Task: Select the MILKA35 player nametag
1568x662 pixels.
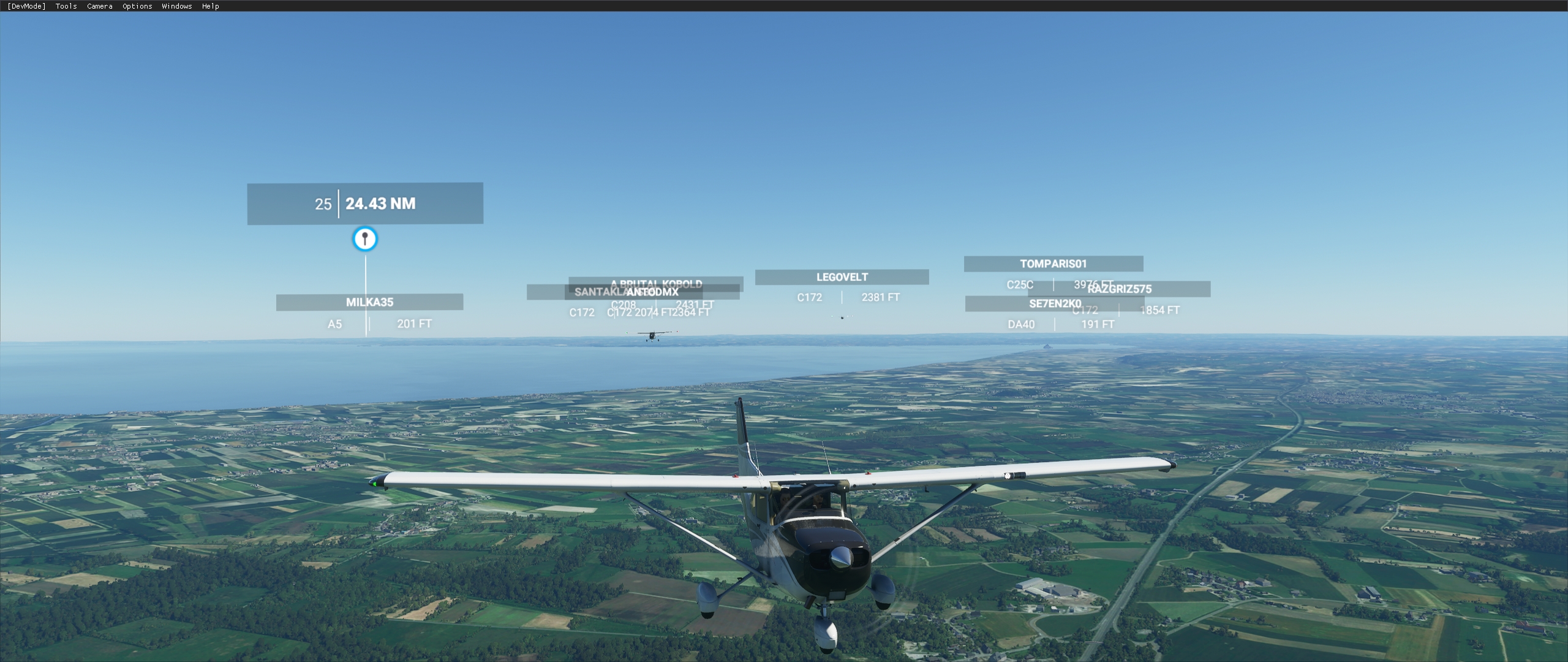Action: [x=369, y=302]
